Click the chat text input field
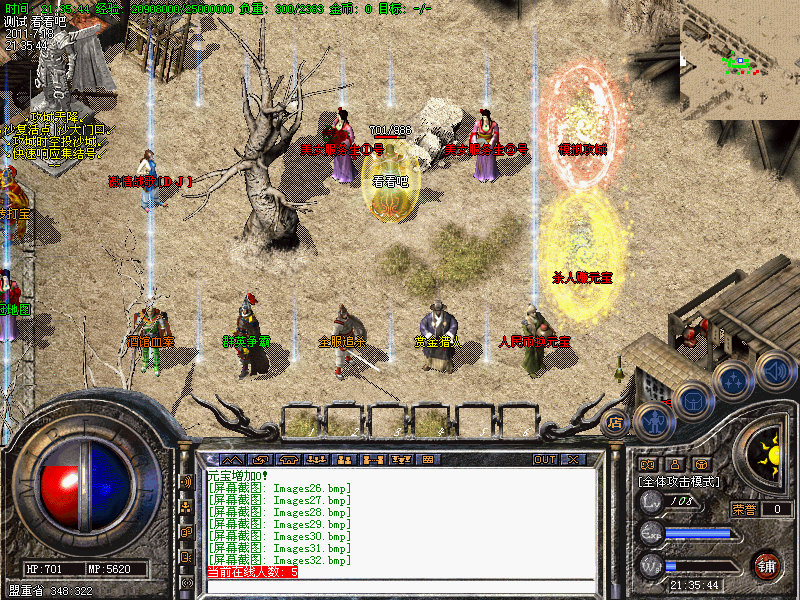This screenshot has width=800, height=600. click(x=400, y=586)
